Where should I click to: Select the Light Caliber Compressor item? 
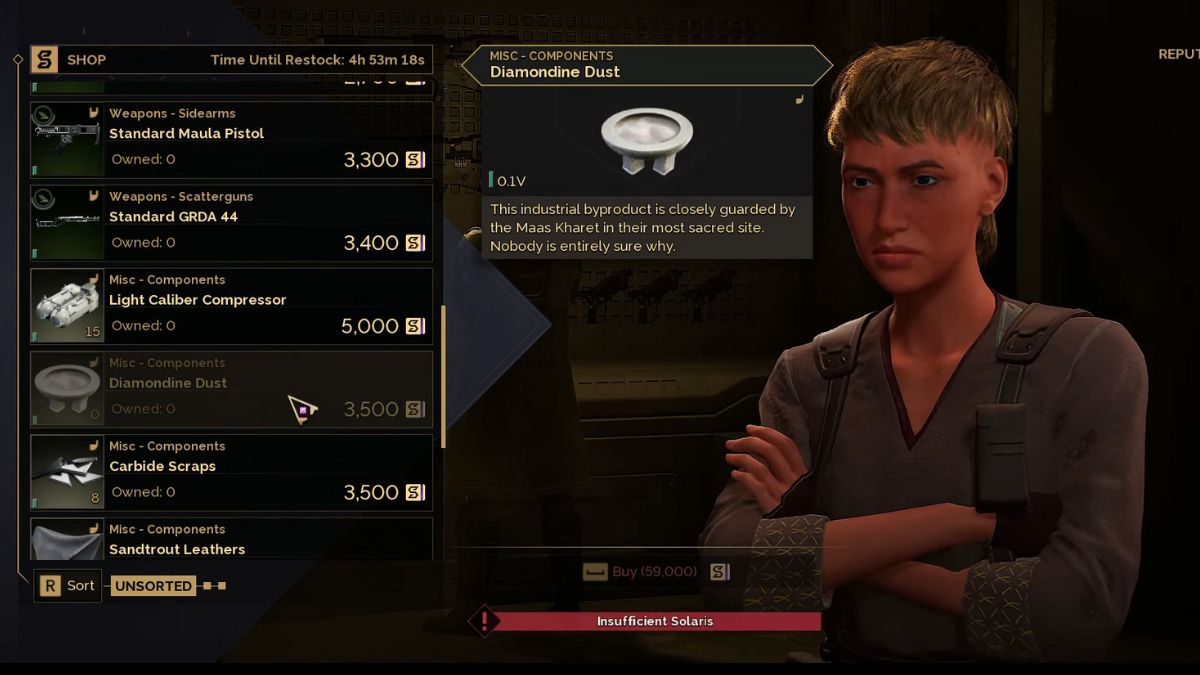(x=232, y=306)
